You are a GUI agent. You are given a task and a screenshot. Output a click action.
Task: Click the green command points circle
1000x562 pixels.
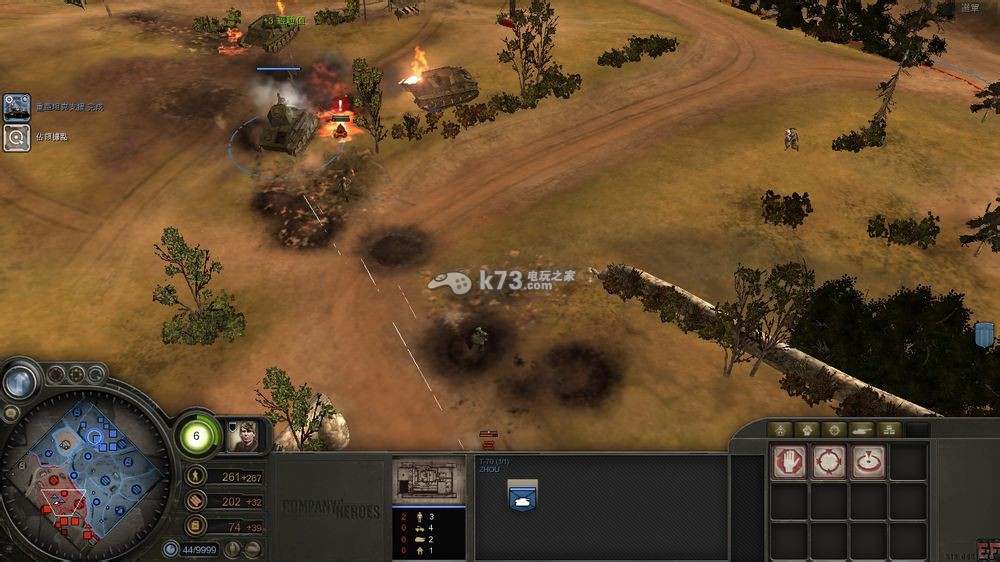pyautogui.click(x=197, y=435)
